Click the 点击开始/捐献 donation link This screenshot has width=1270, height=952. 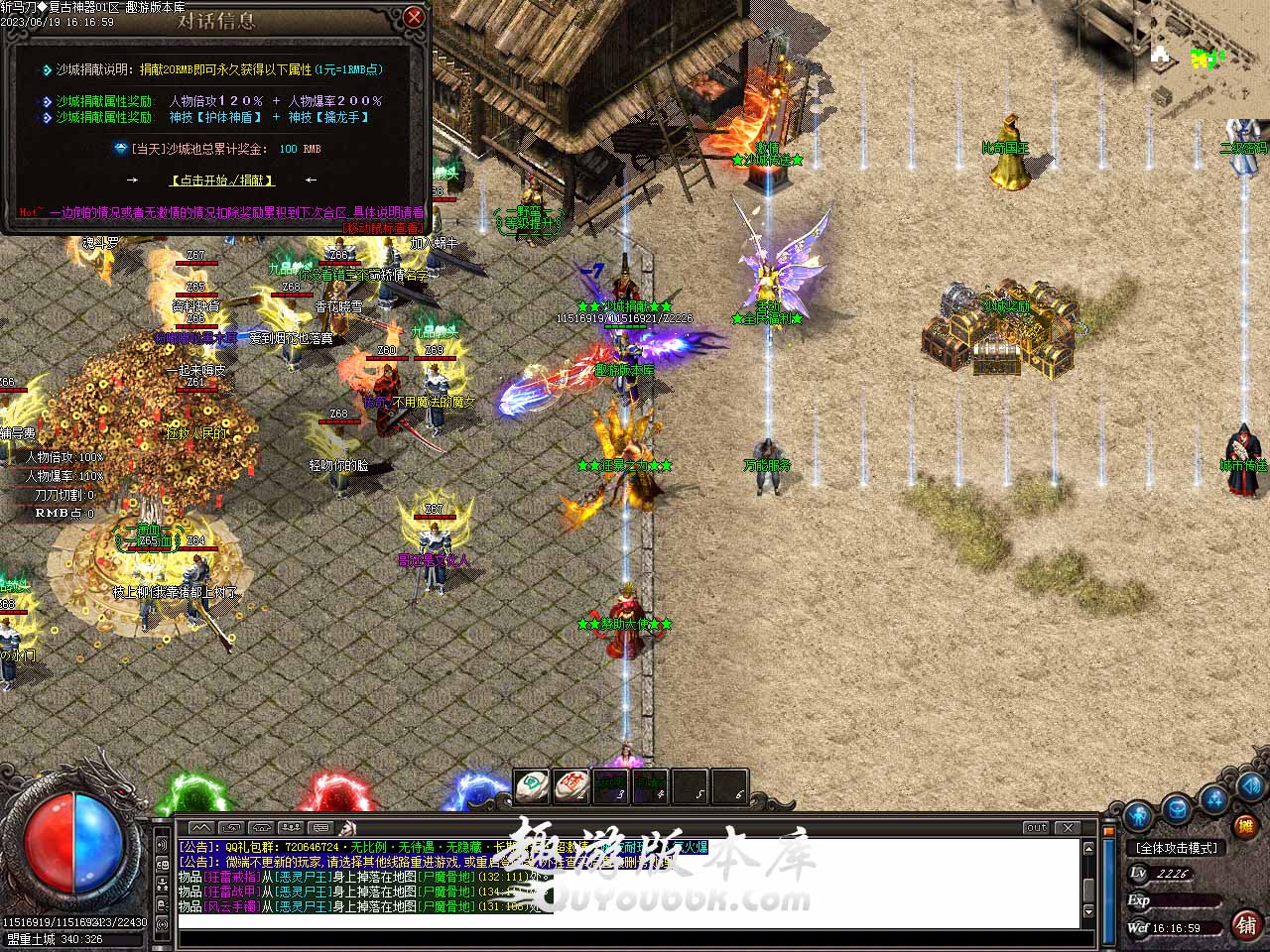point(222,180)
